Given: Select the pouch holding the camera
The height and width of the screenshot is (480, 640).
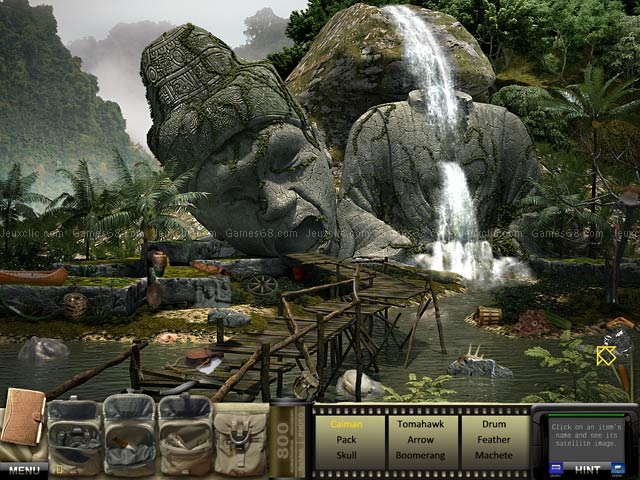Looking at the screenshot, I should click(75, 435).
